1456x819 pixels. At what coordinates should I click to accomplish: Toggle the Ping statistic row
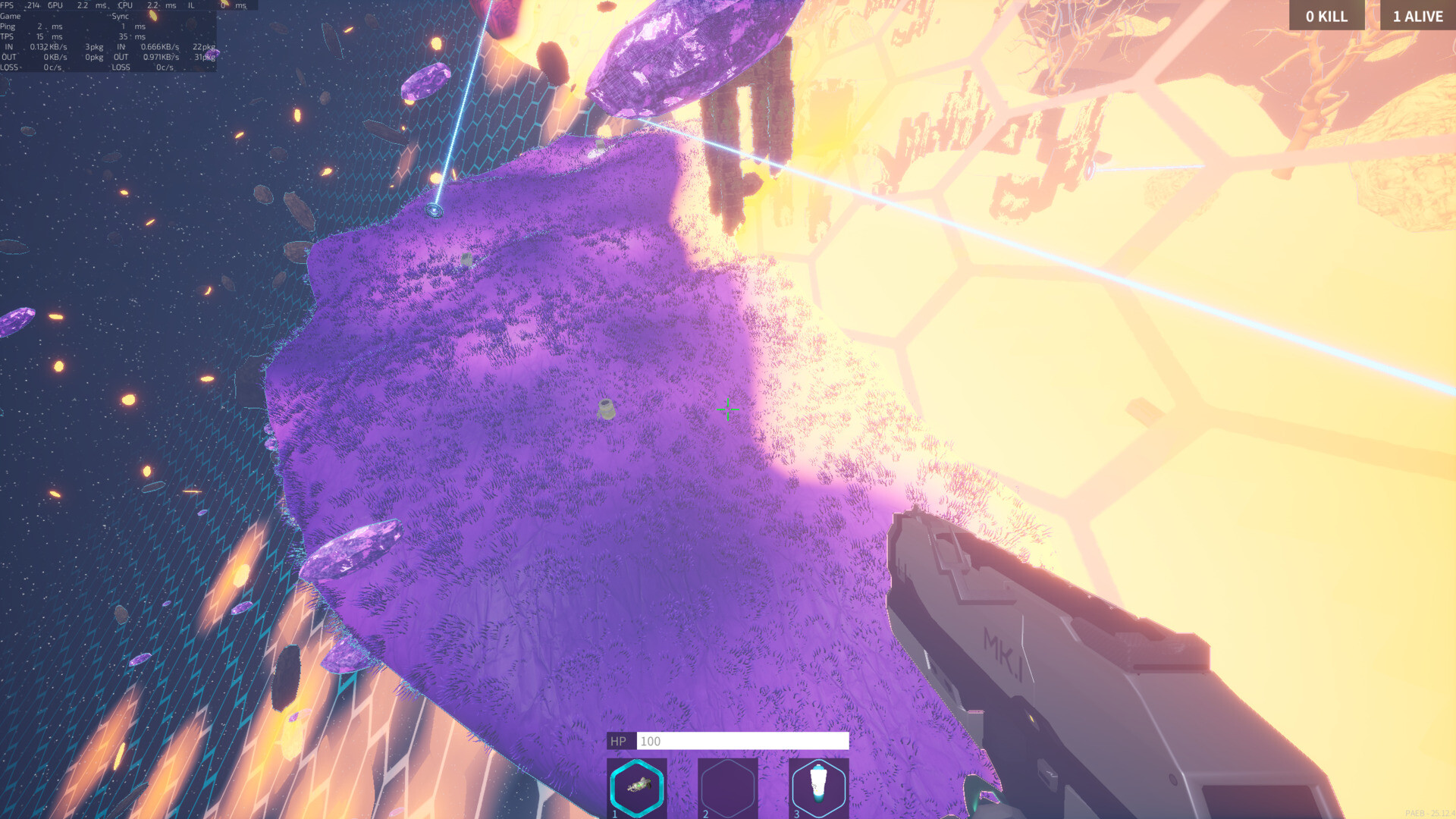pyautogui.click(x=9, y=26)
